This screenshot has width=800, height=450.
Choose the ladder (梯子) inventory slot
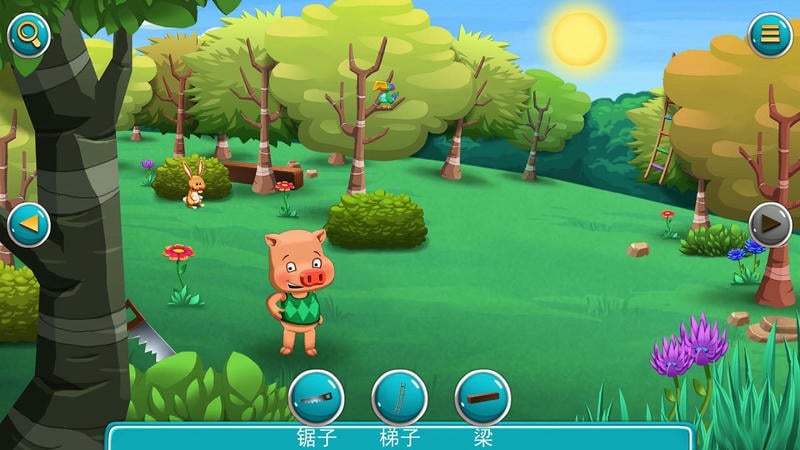pos(400,398)
